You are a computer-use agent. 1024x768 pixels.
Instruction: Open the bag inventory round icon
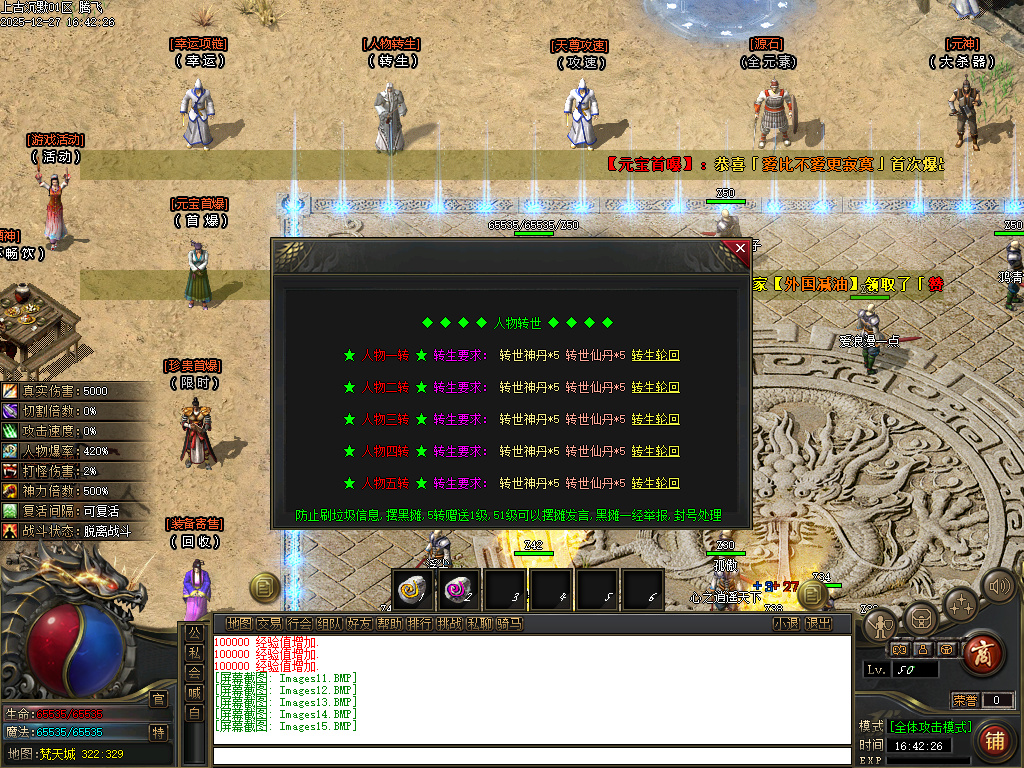point(921,617)
